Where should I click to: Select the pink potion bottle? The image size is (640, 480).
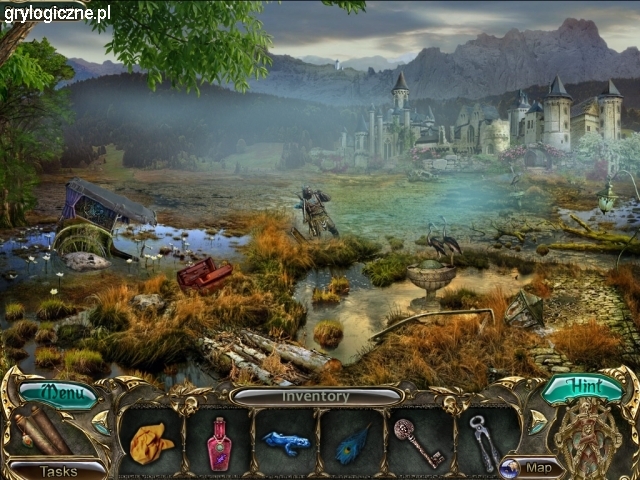click(218, 443)
